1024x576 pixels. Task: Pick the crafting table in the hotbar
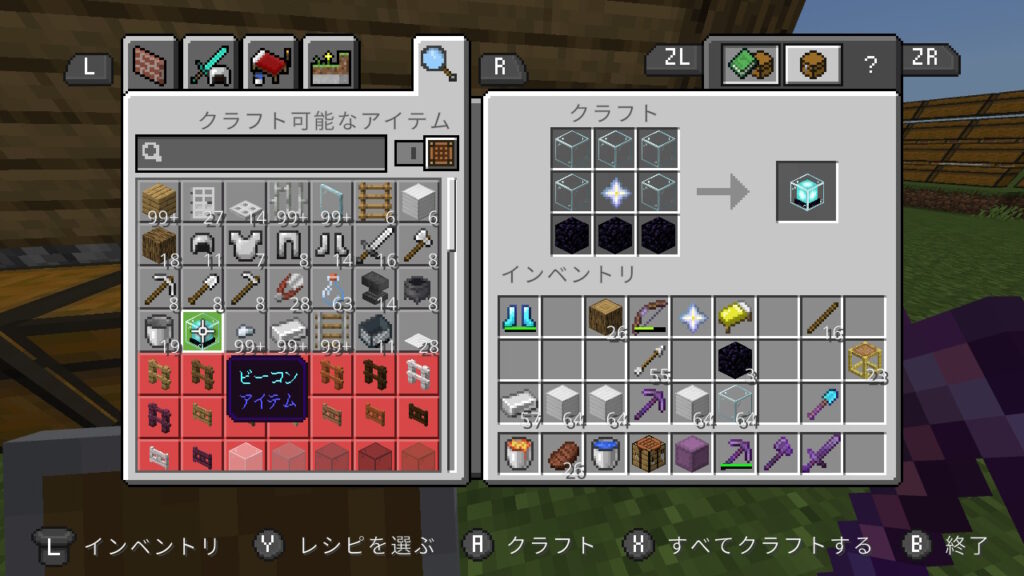(x=649, y=453)
